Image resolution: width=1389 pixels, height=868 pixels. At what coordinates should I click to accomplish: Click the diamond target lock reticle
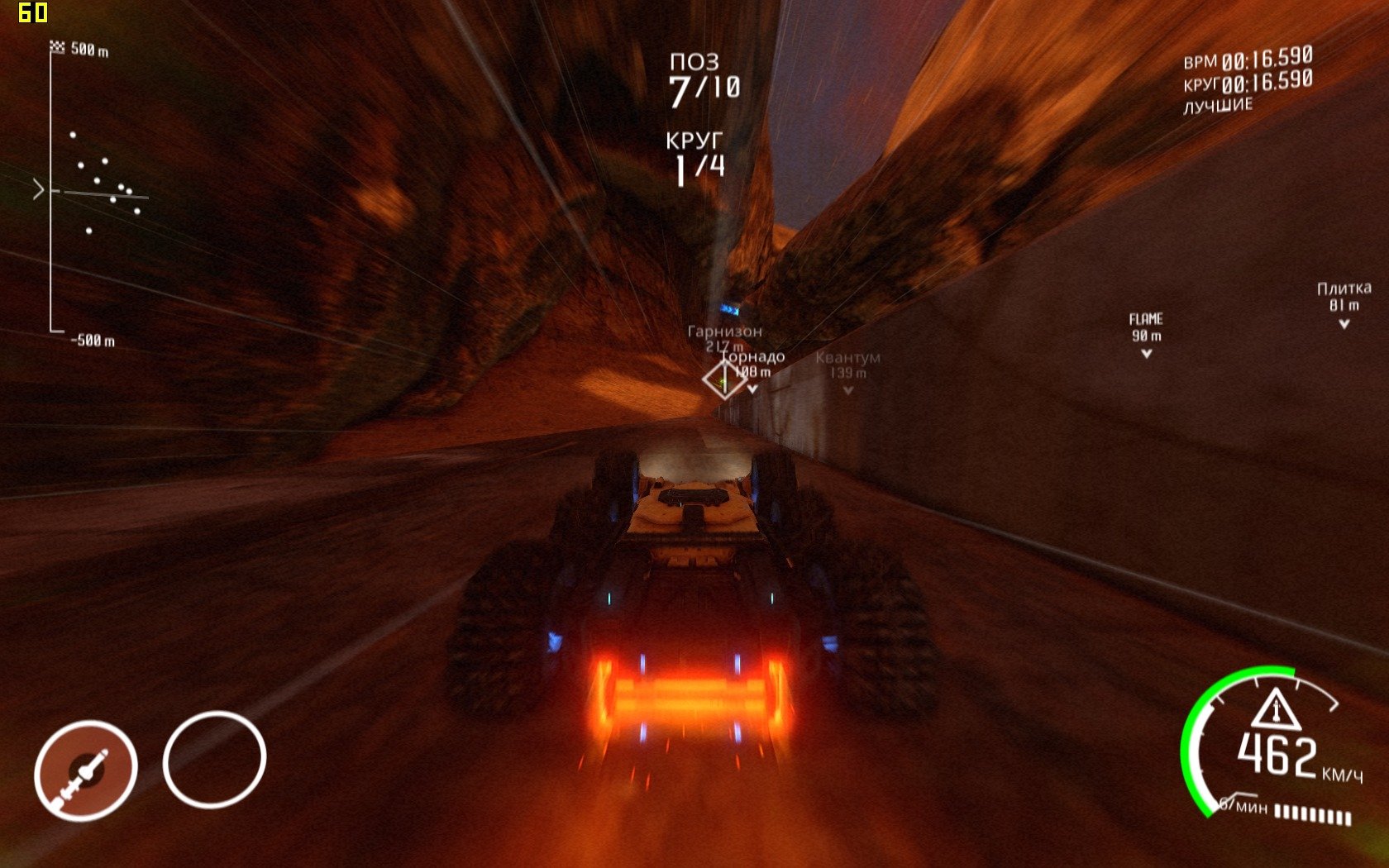tap(724, 379)
